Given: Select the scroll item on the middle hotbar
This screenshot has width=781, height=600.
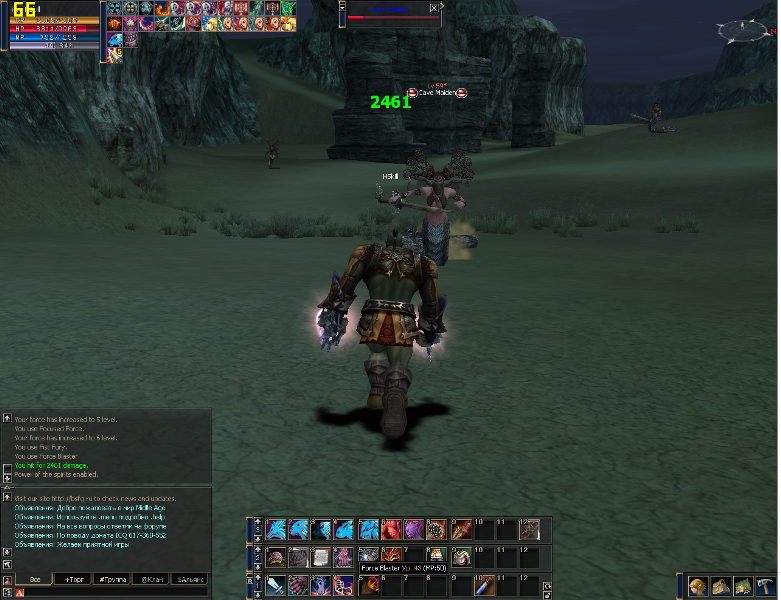Looking at the screenshot, I should [x=323, y=557].
